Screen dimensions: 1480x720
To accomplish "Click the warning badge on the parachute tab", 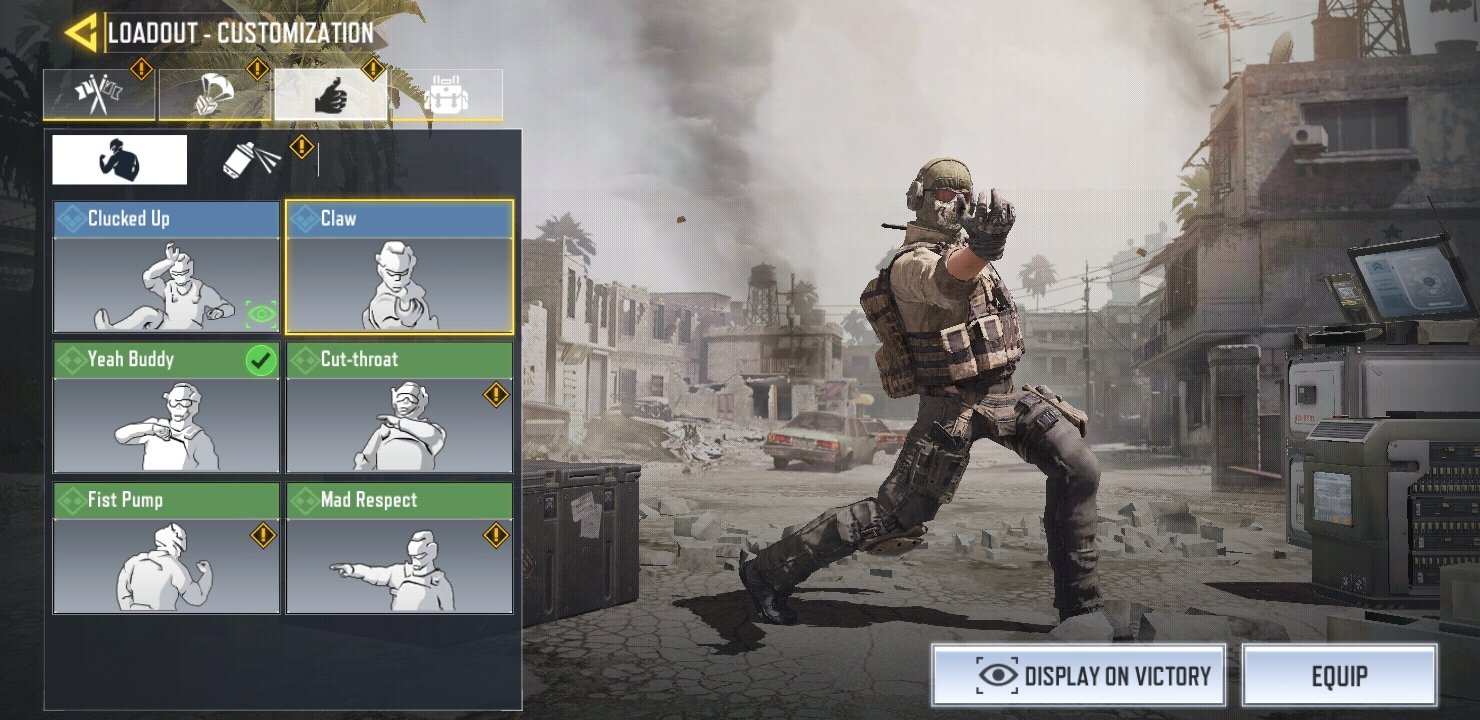I will pyautogui.click(x=257, y=71).
